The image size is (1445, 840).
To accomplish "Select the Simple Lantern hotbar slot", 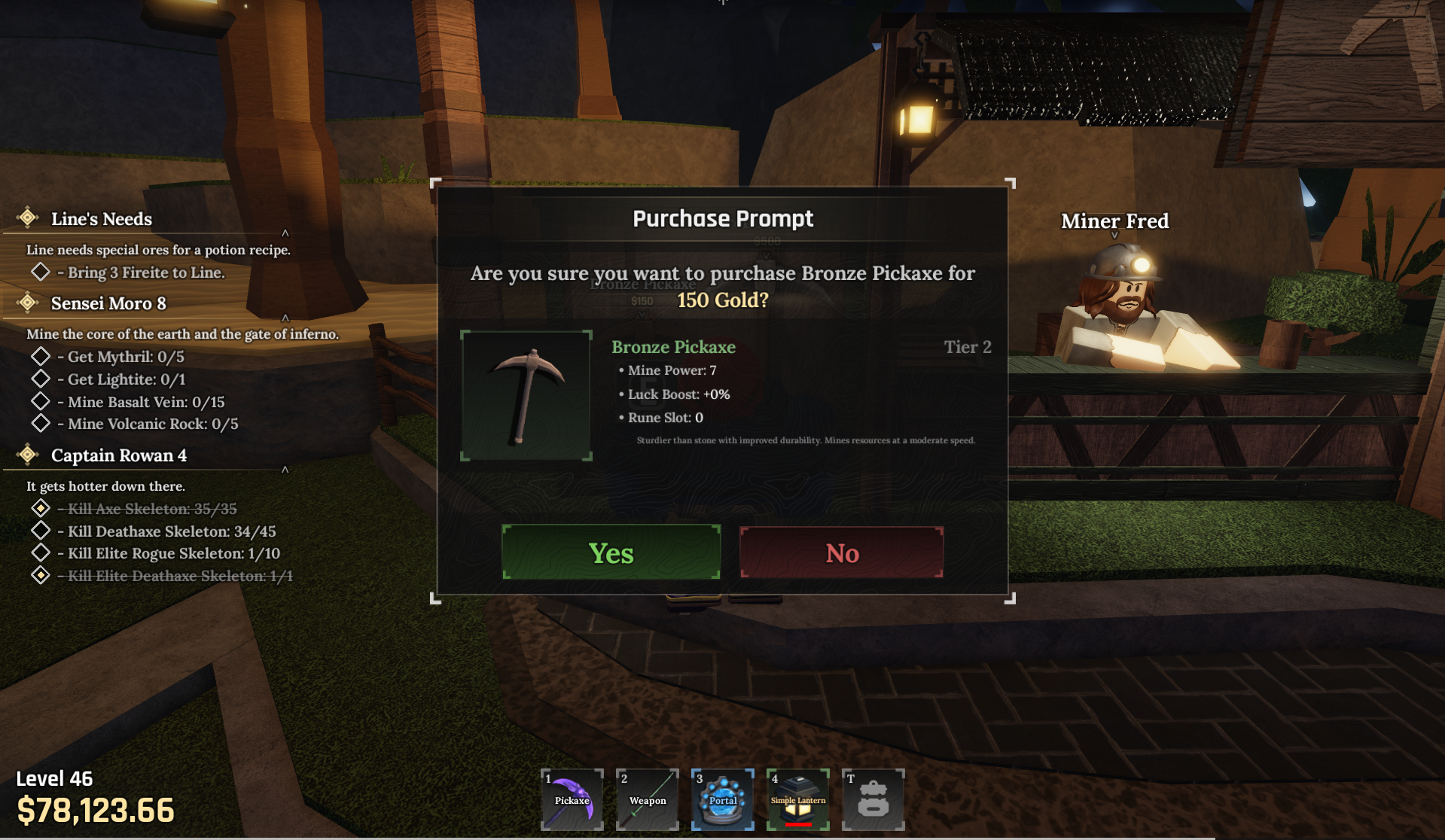I will (798, 799).
